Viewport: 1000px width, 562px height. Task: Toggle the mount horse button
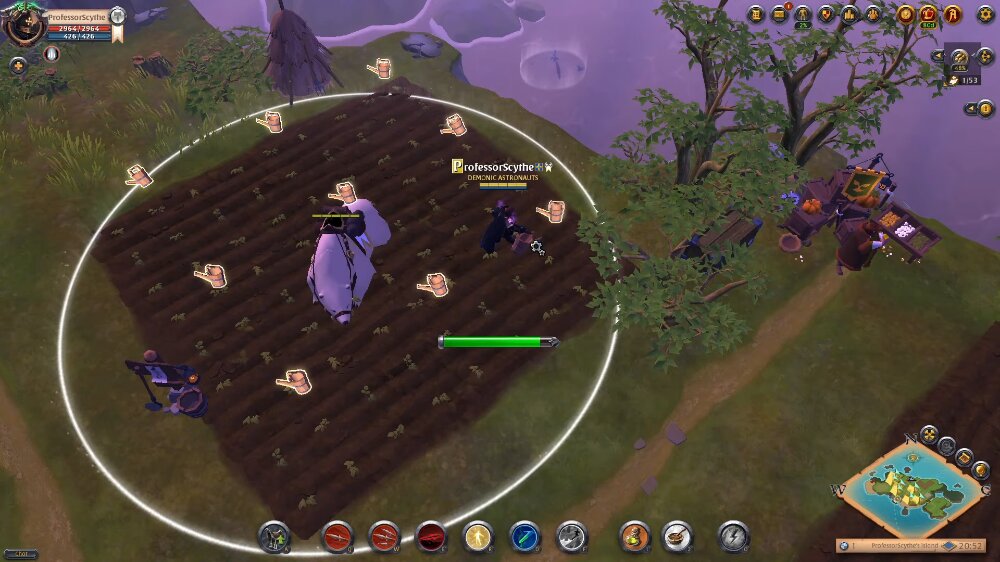pyautogui.click(x=274, y=537)
